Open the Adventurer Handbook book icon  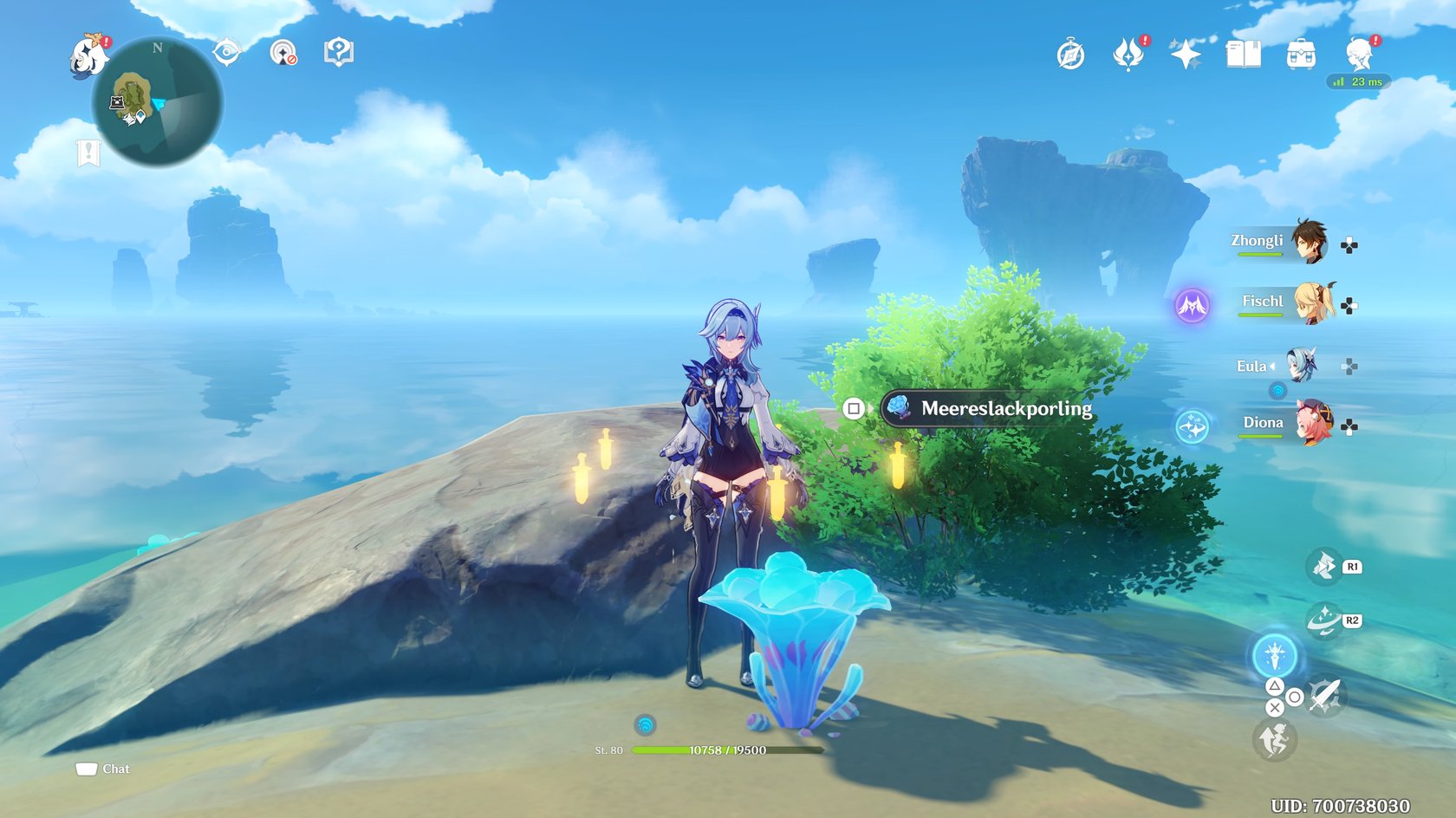click(1243, 54)
